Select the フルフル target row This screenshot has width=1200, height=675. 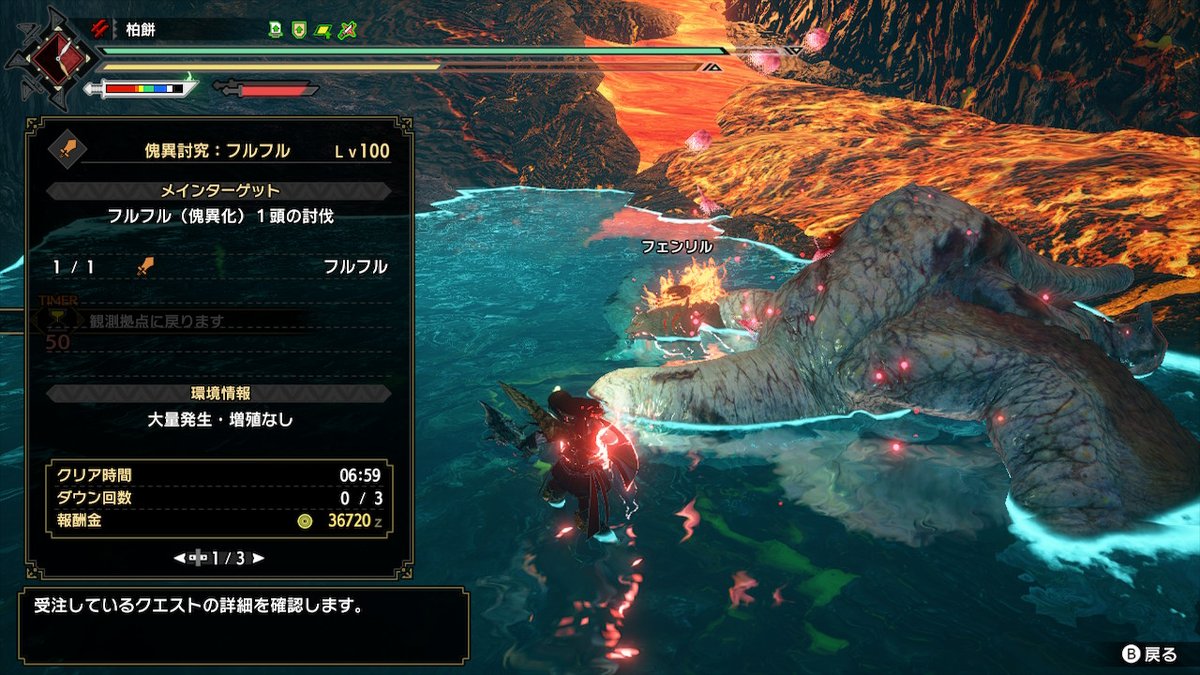click(x=219, y=267)
